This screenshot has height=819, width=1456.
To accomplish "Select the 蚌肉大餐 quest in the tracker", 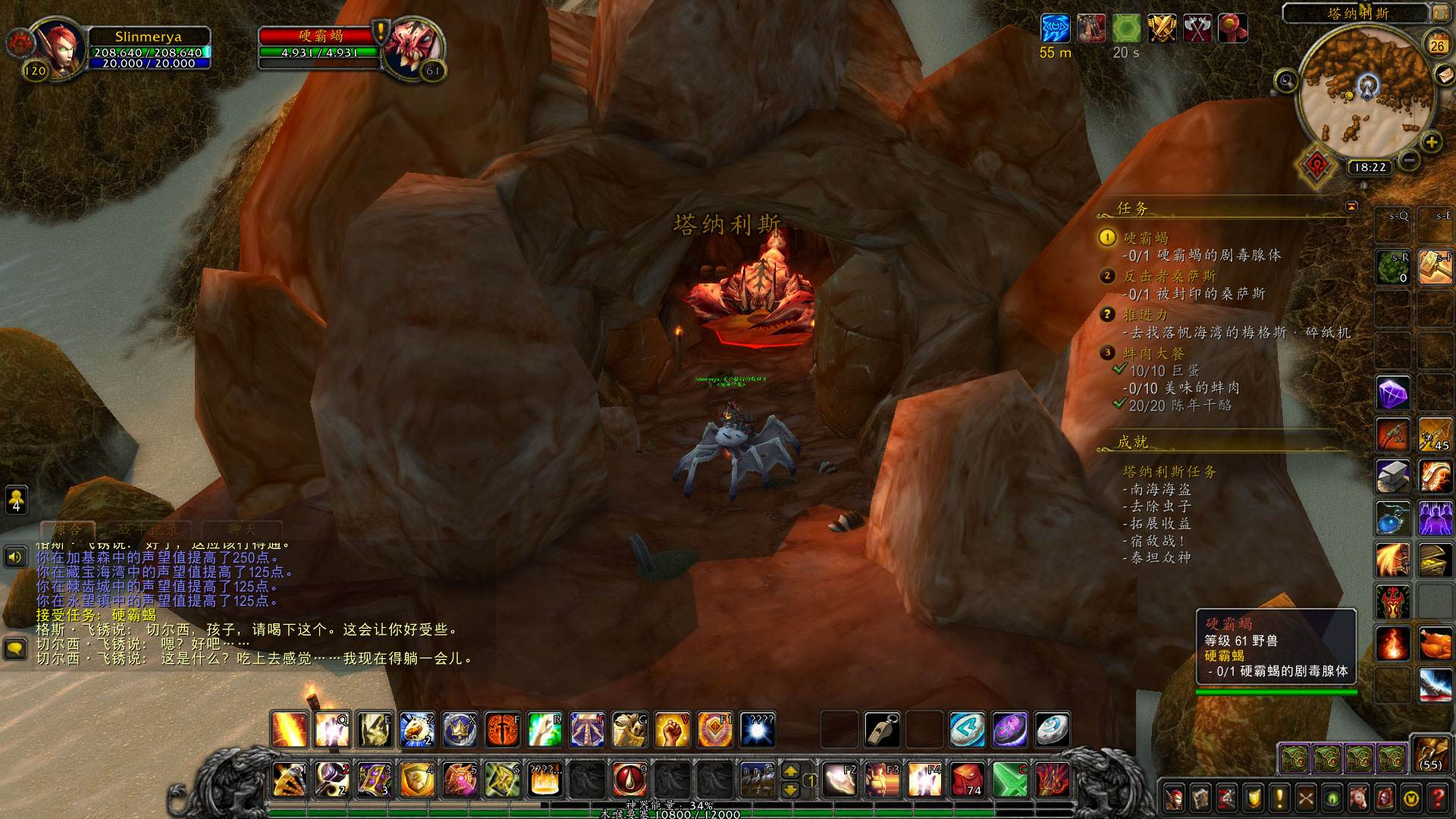I will tap(1153, 353).
